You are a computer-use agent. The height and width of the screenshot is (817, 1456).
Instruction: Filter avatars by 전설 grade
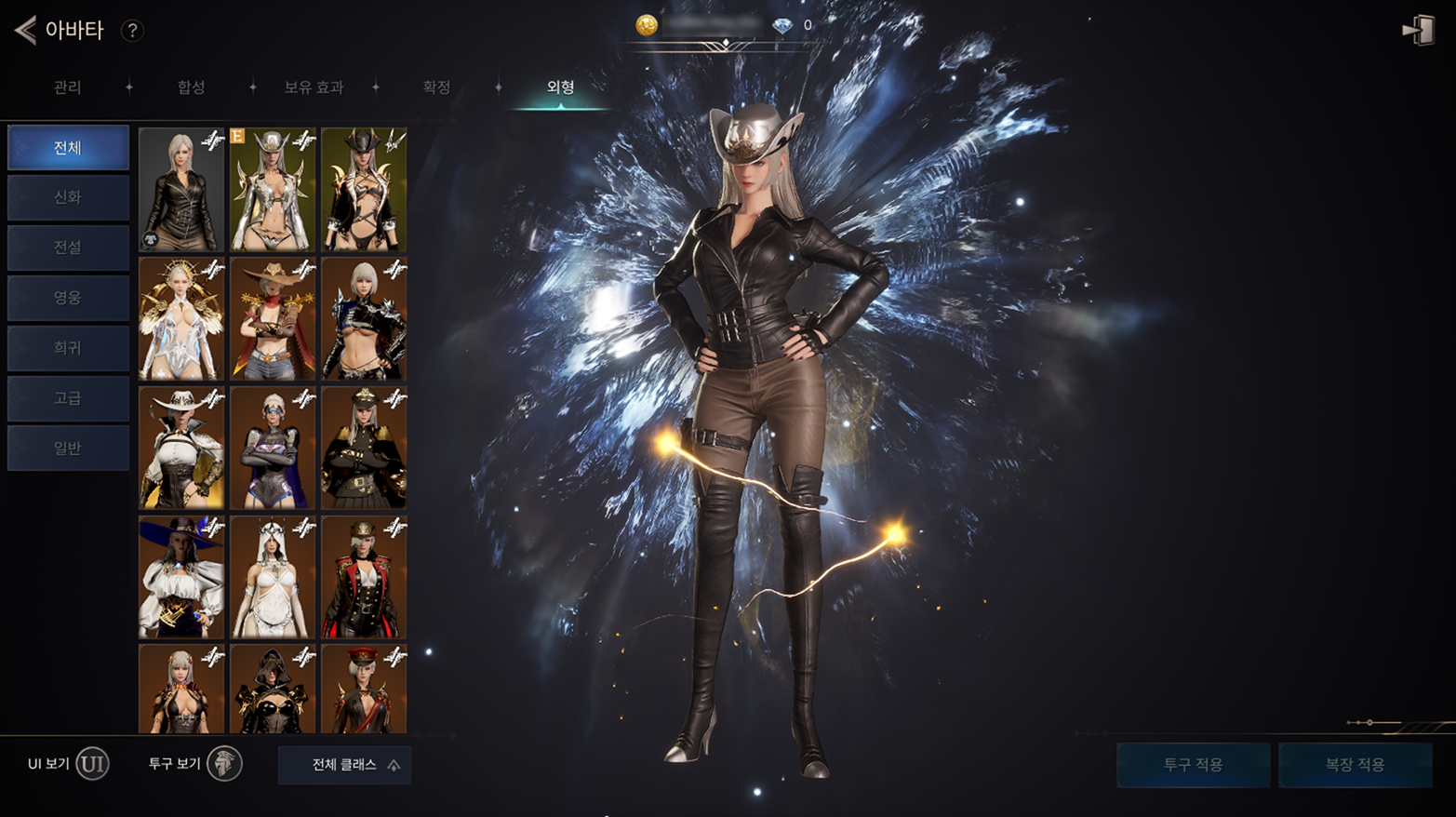coord(68,248)
